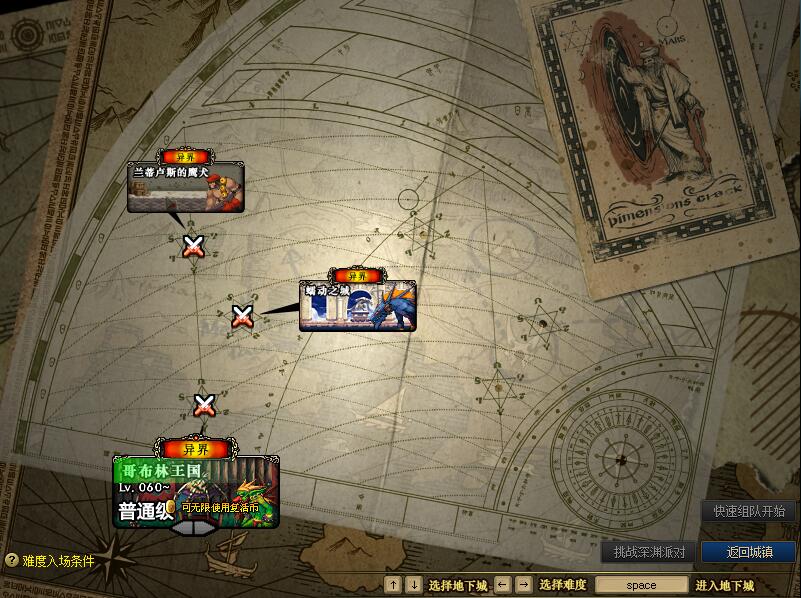
Task: Click the crossed-swords marker beside 蠕动之城
Action: click(x=242, y=316)
